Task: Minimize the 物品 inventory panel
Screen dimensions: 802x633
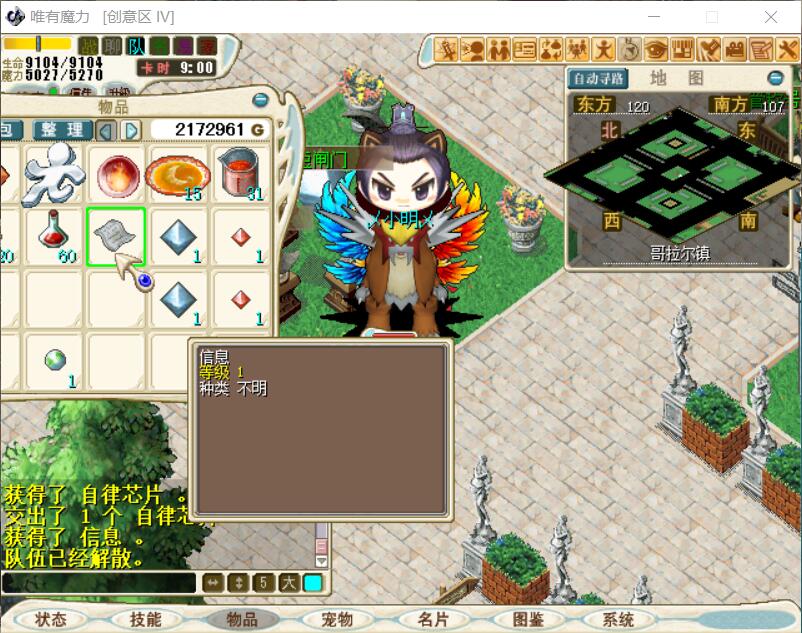Action: pos(260,100)
